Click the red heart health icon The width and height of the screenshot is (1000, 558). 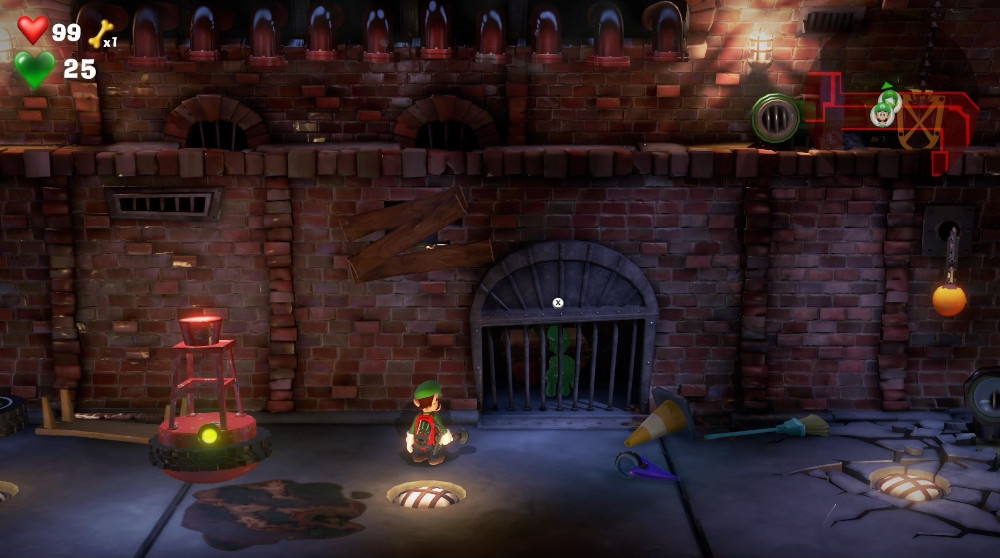click(x=33, y=30)
